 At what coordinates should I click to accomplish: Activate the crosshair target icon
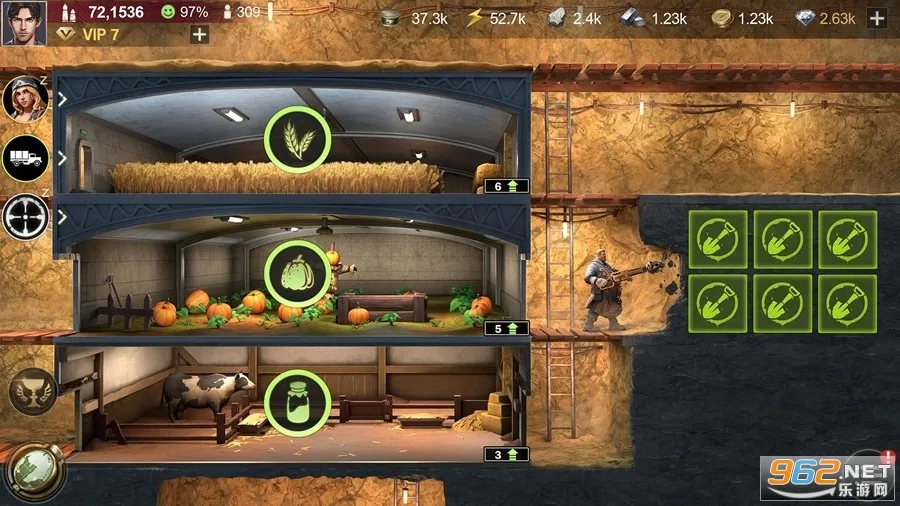pos(25,215)
